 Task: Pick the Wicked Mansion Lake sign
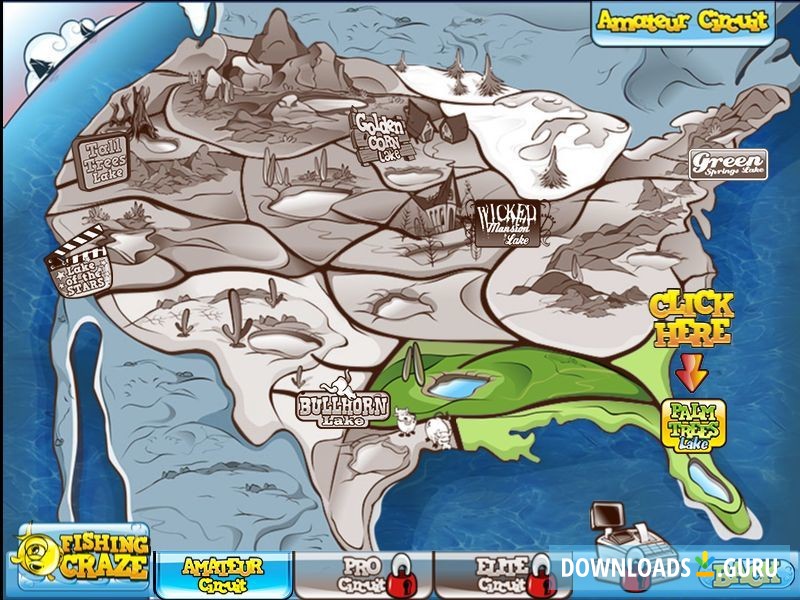click(512, 223)
